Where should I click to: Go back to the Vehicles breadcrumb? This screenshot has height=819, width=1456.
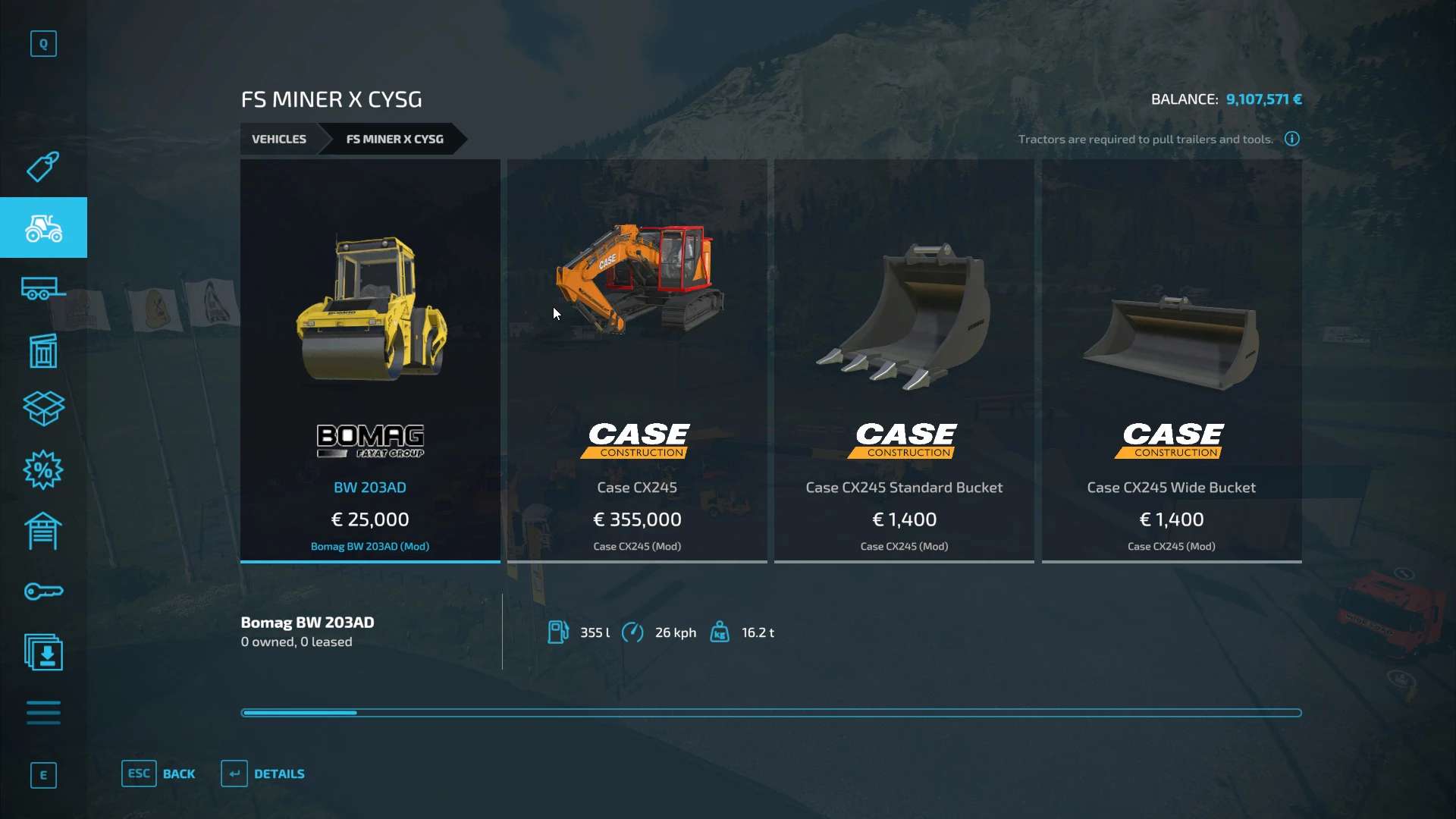tap(279, 140)
